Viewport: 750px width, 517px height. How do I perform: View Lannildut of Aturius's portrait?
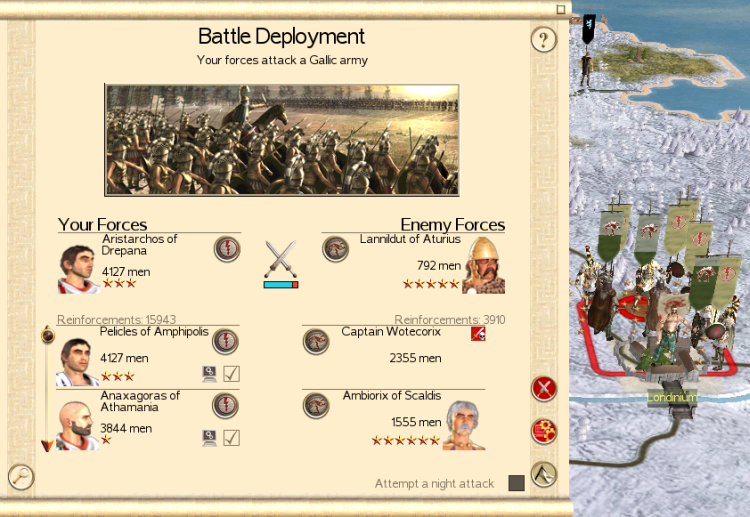(x=483, y=268)
